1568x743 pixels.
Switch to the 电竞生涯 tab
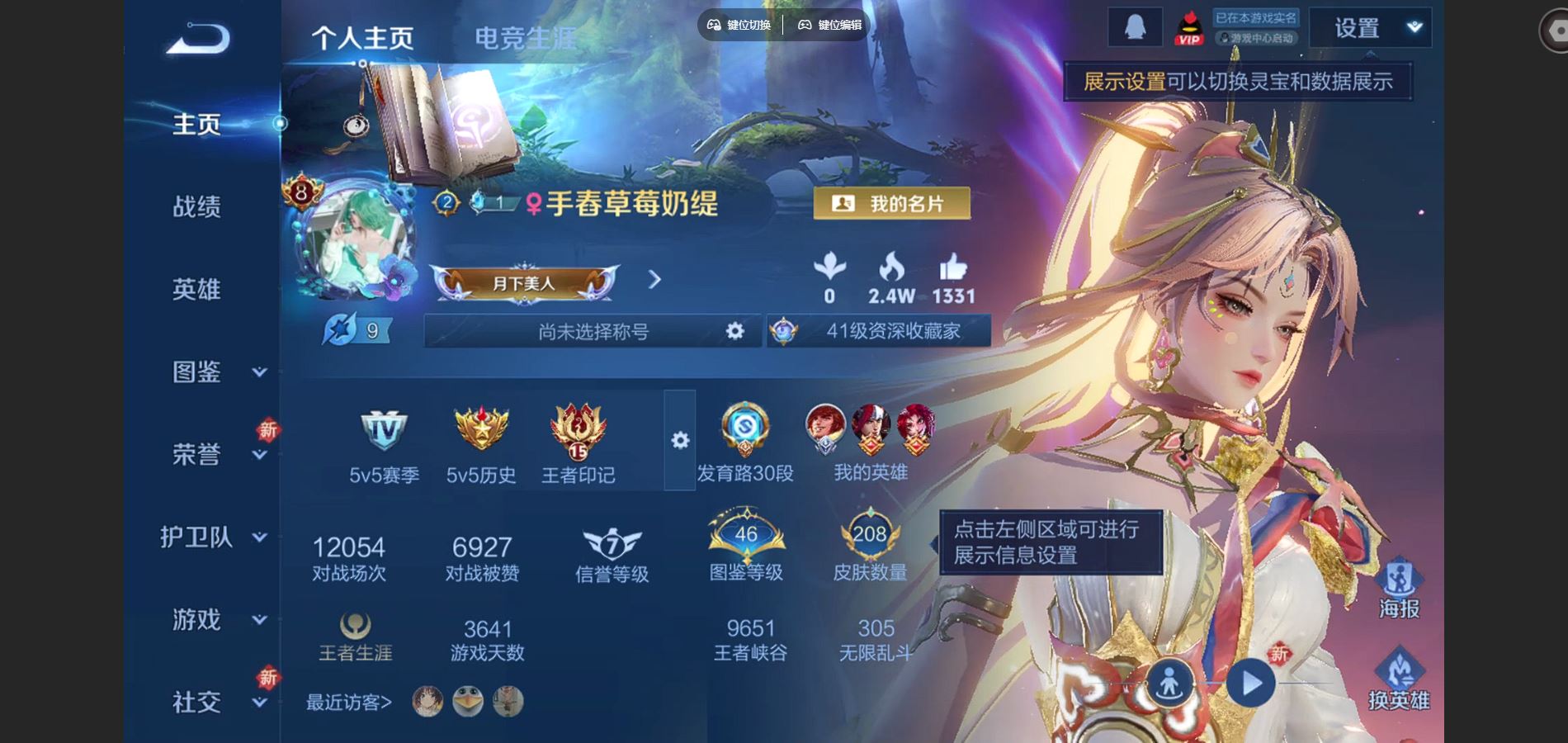(x=525, y=36)
